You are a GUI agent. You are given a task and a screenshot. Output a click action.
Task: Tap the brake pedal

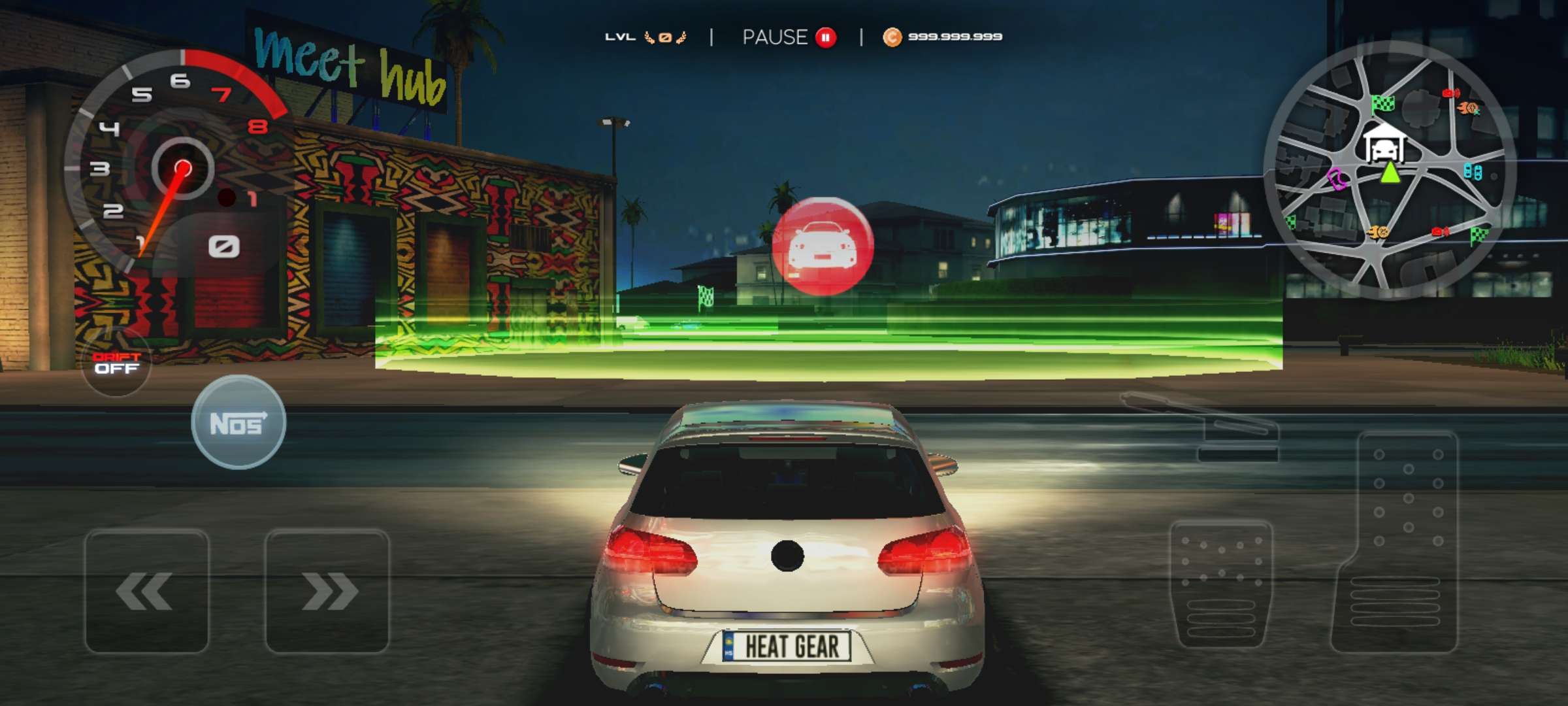1220,583
